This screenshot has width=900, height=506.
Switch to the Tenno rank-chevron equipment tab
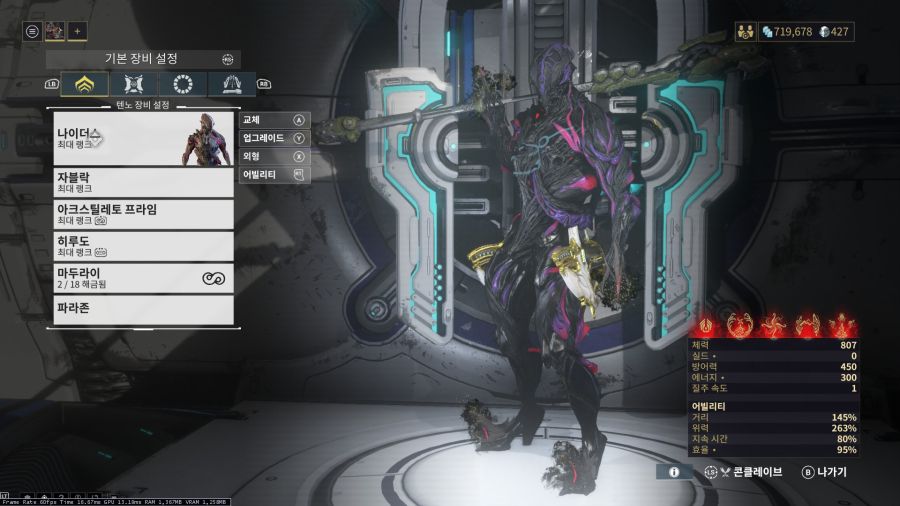(x=85, y=85)
